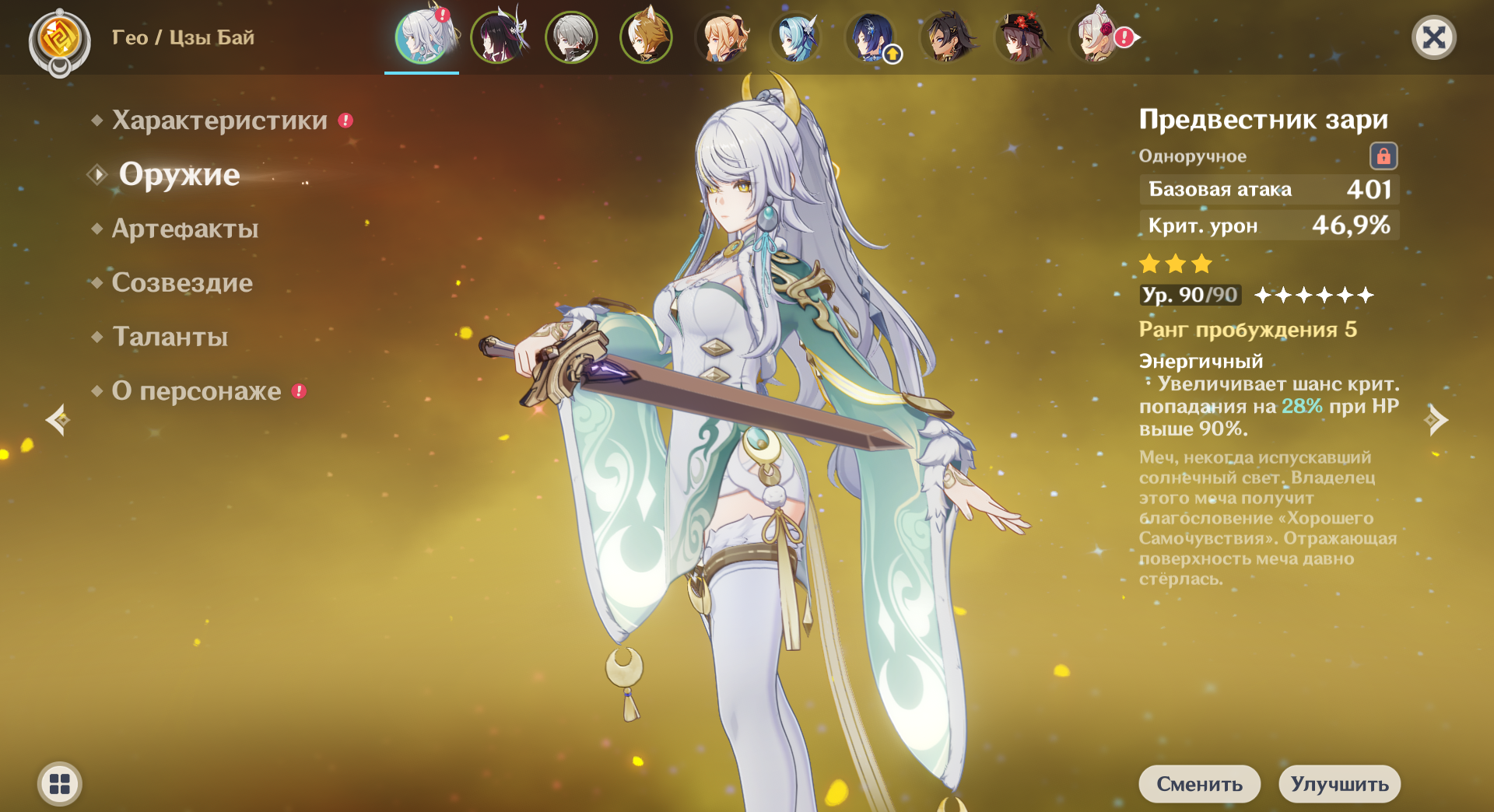The height and width of the screenshot is (812, 1494).
Task: Choose Eula's light-blue-haired portrait
Action: coord(797,37)
